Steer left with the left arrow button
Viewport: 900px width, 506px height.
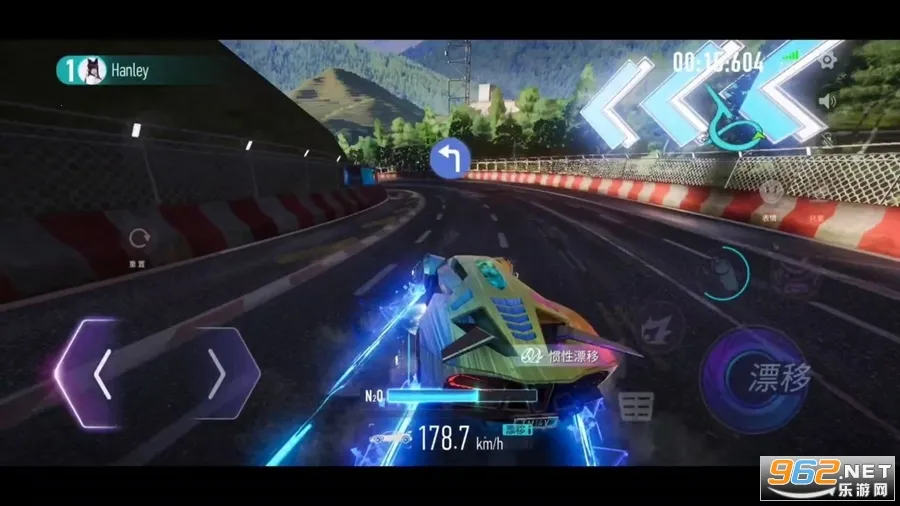coord(100,375)
